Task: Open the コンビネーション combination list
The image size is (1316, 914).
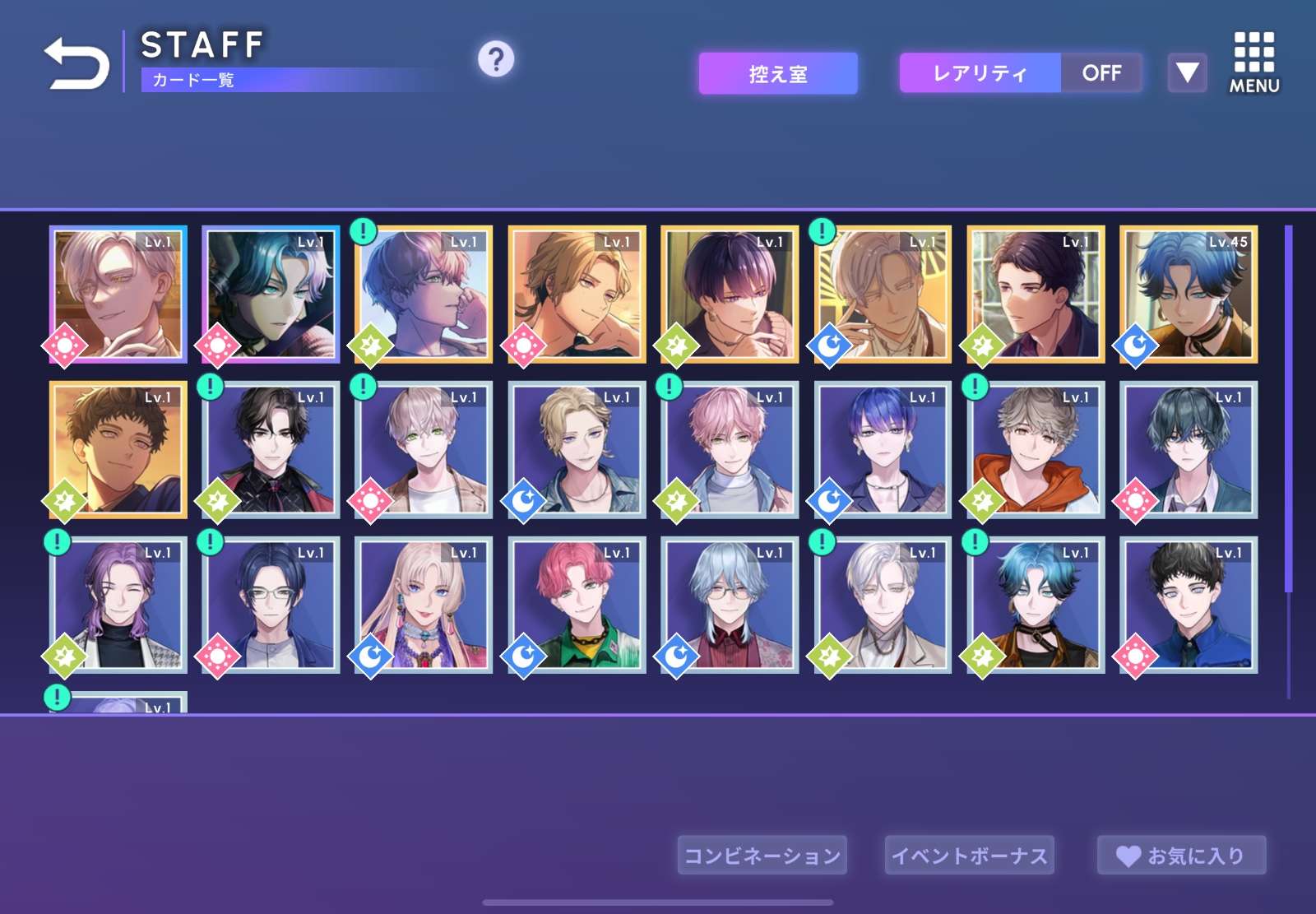Action: point(762,856)
